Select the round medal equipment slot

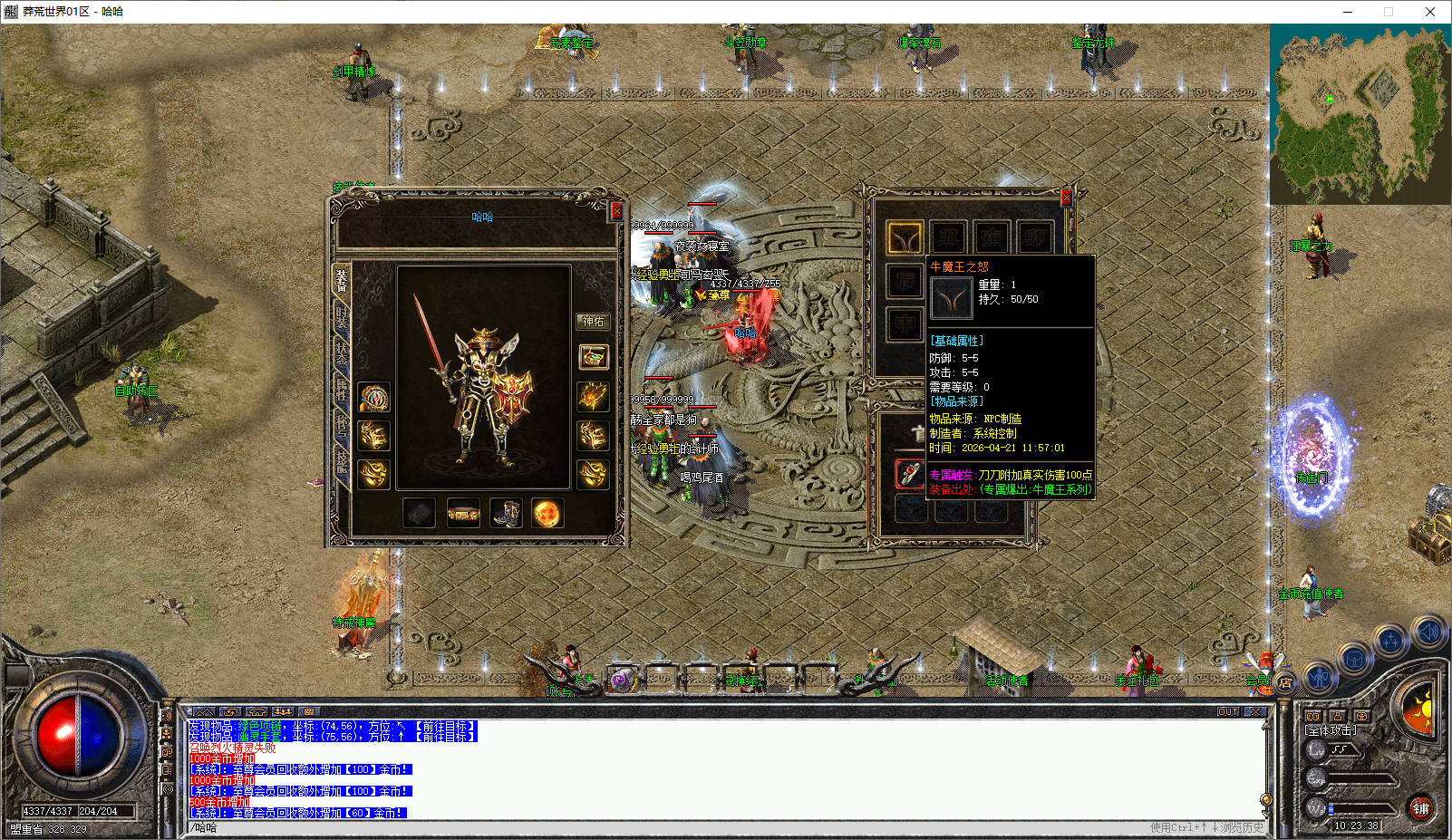click(x=373, y=397)
